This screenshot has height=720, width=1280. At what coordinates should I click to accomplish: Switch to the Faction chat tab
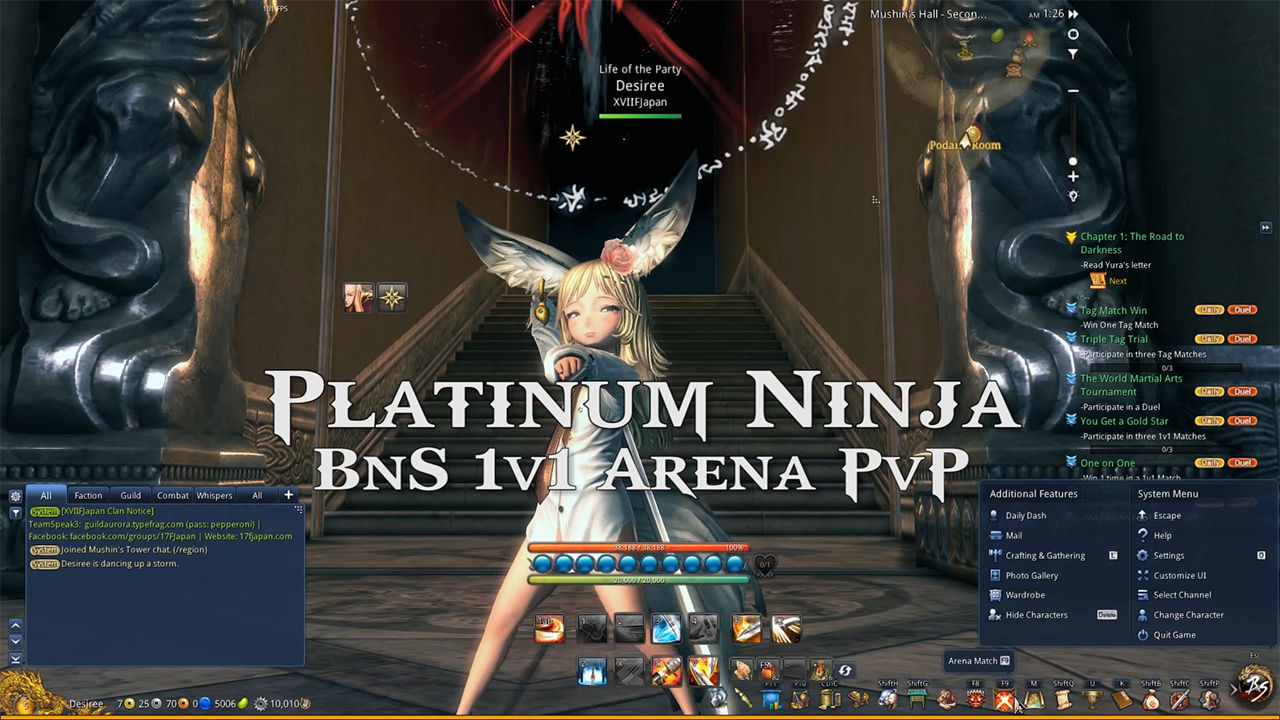pyautogui.click(x=88, y=495)
